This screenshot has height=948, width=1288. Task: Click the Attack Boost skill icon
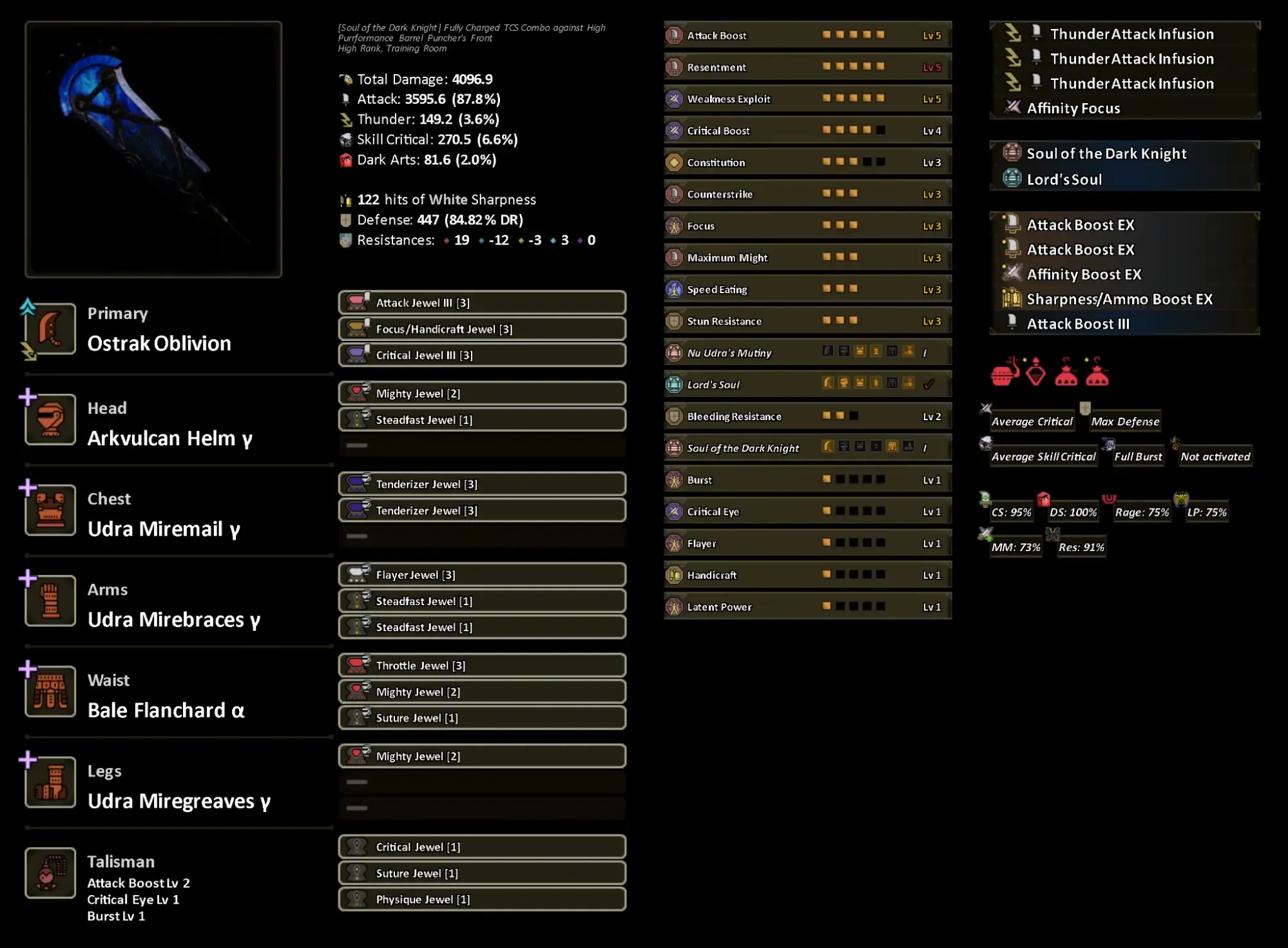click(673, 35)
